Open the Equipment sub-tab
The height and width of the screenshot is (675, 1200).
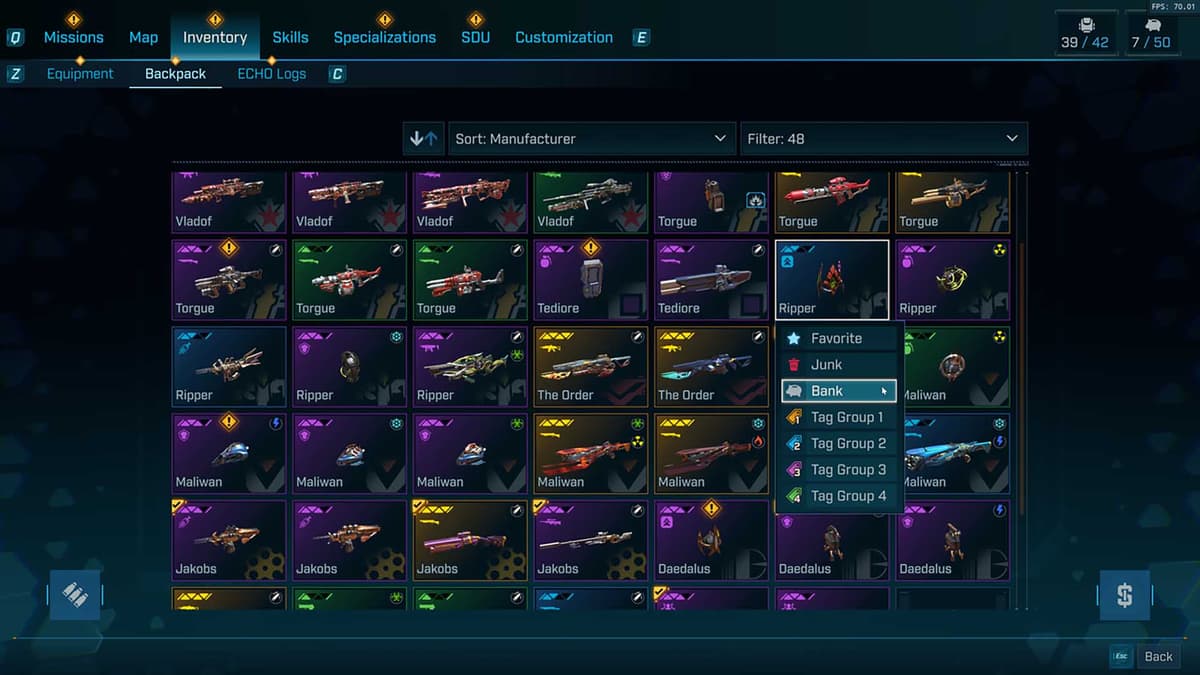80,74
